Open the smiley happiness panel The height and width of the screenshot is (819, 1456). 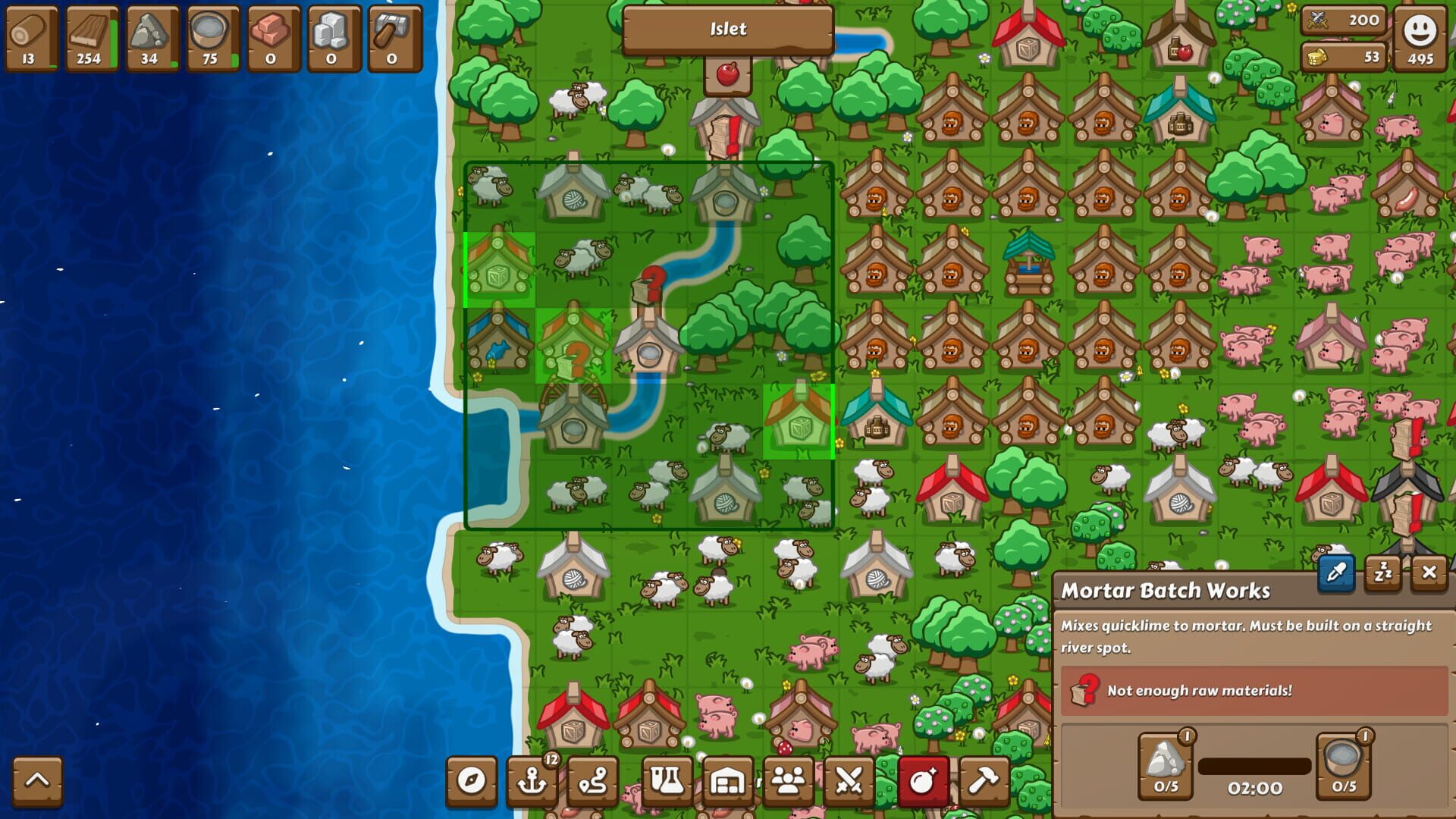pyautogui.click(x=1420, y=34)
